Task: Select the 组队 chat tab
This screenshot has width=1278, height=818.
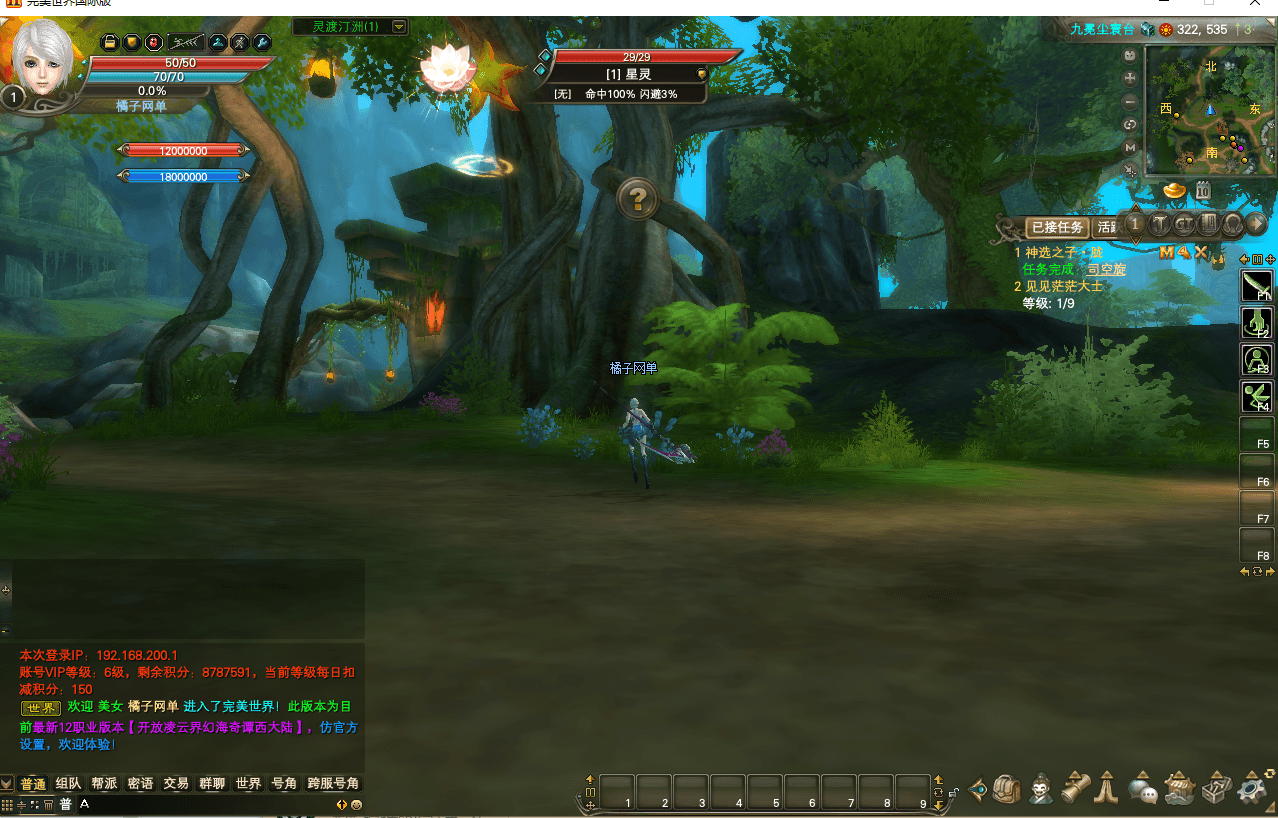Action: point(69,784)
